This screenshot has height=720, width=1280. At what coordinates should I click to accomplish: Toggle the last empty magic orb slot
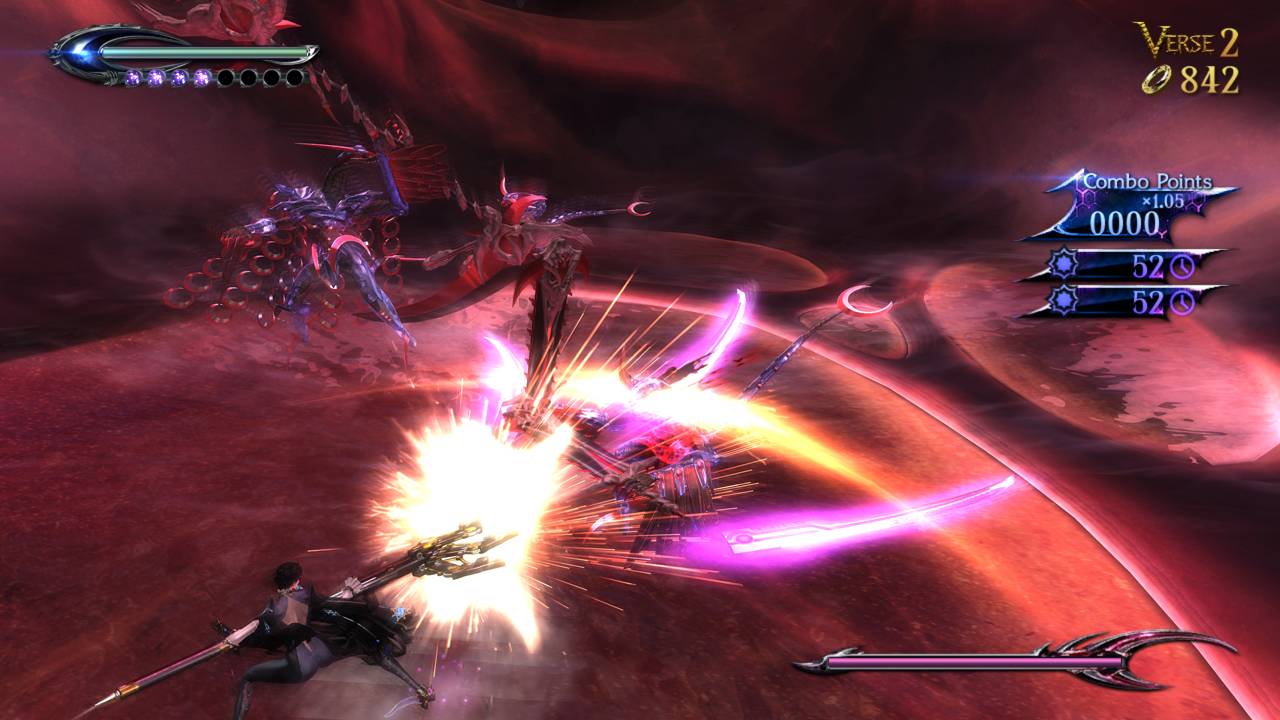(x=294, y=77)
